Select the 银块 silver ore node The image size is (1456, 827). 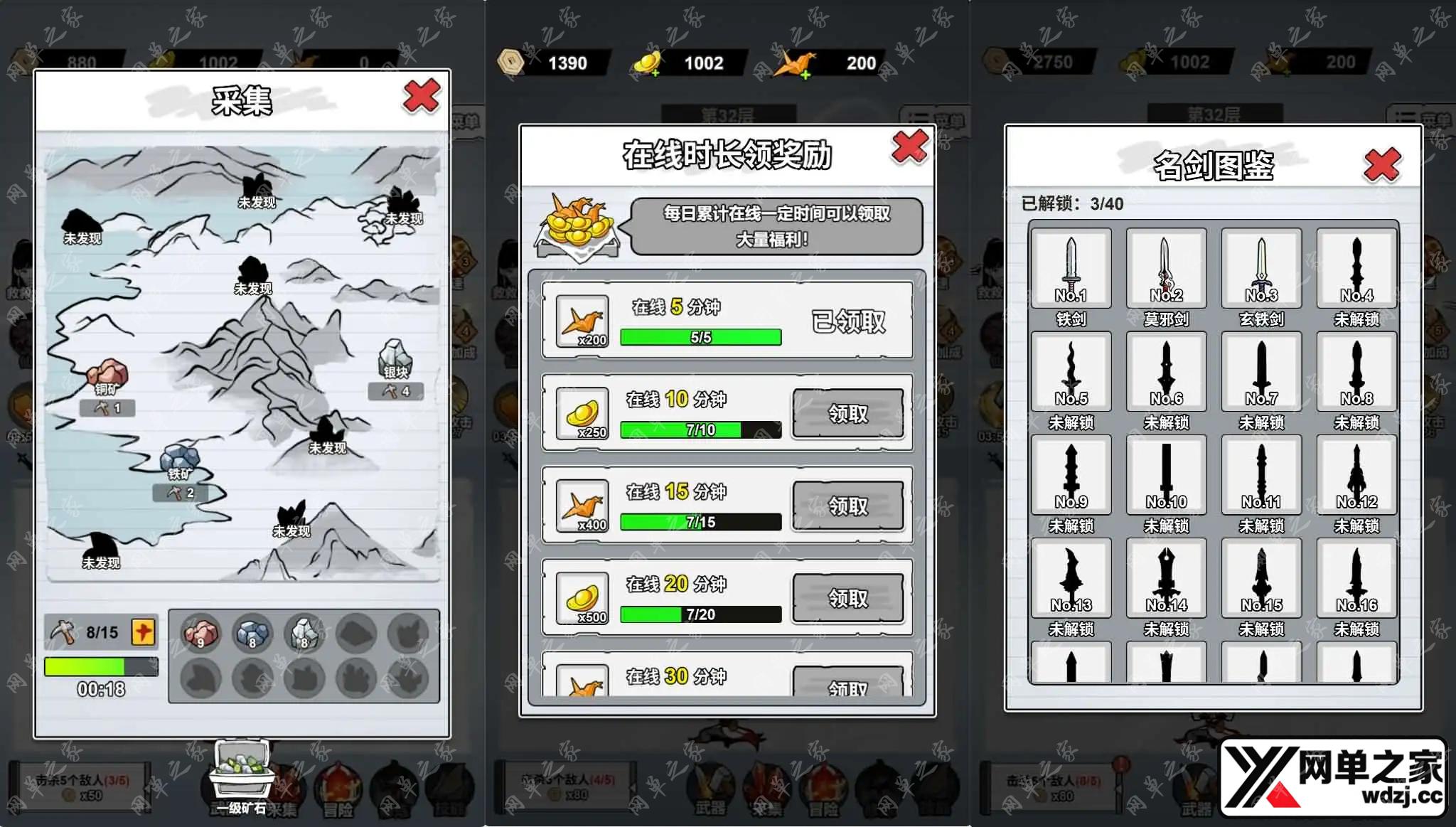[x=395, y=358]
